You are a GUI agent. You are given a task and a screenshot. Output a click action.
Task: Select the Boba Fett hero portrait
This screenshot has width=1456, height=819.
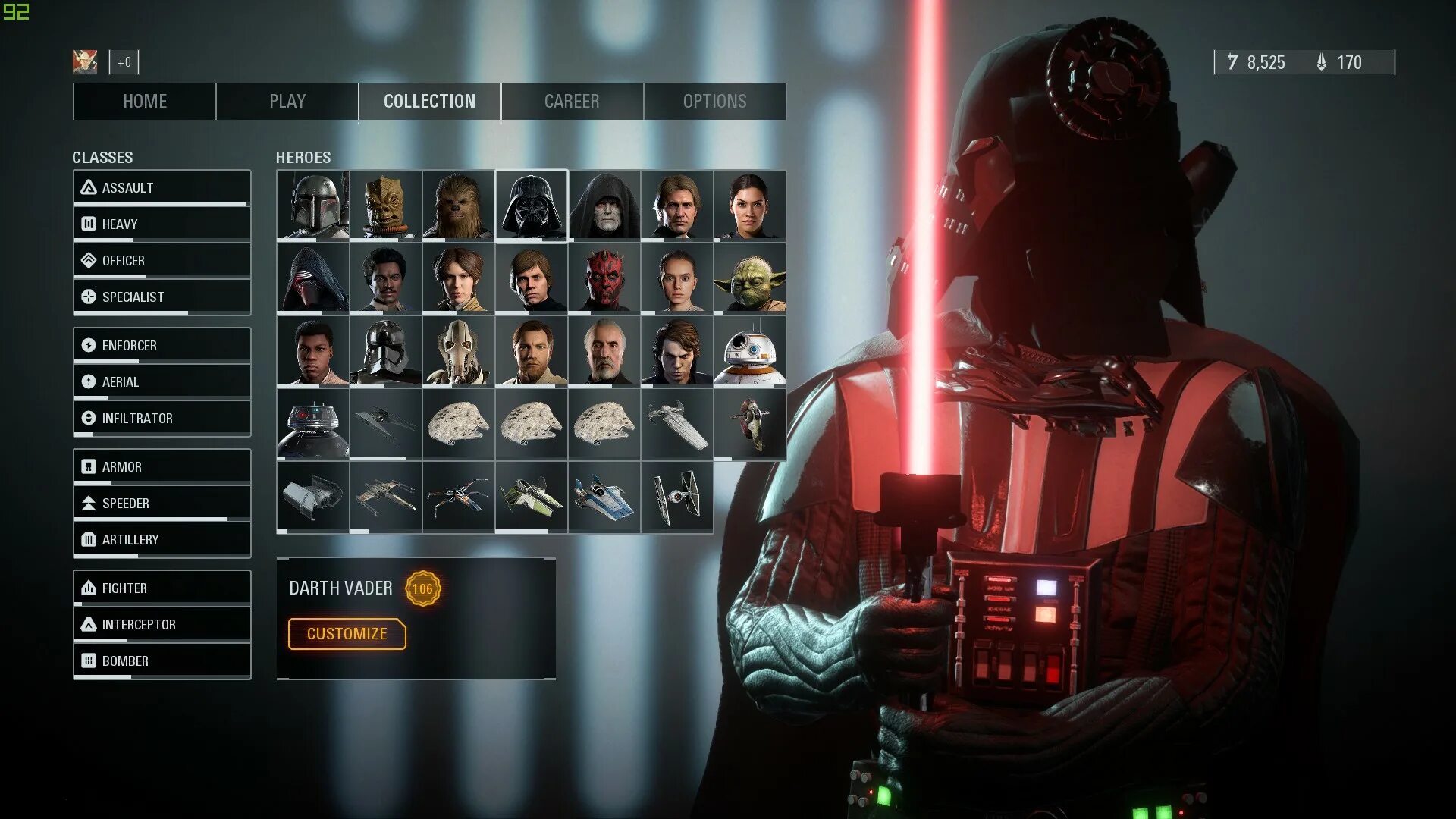(x=312, y=206)
